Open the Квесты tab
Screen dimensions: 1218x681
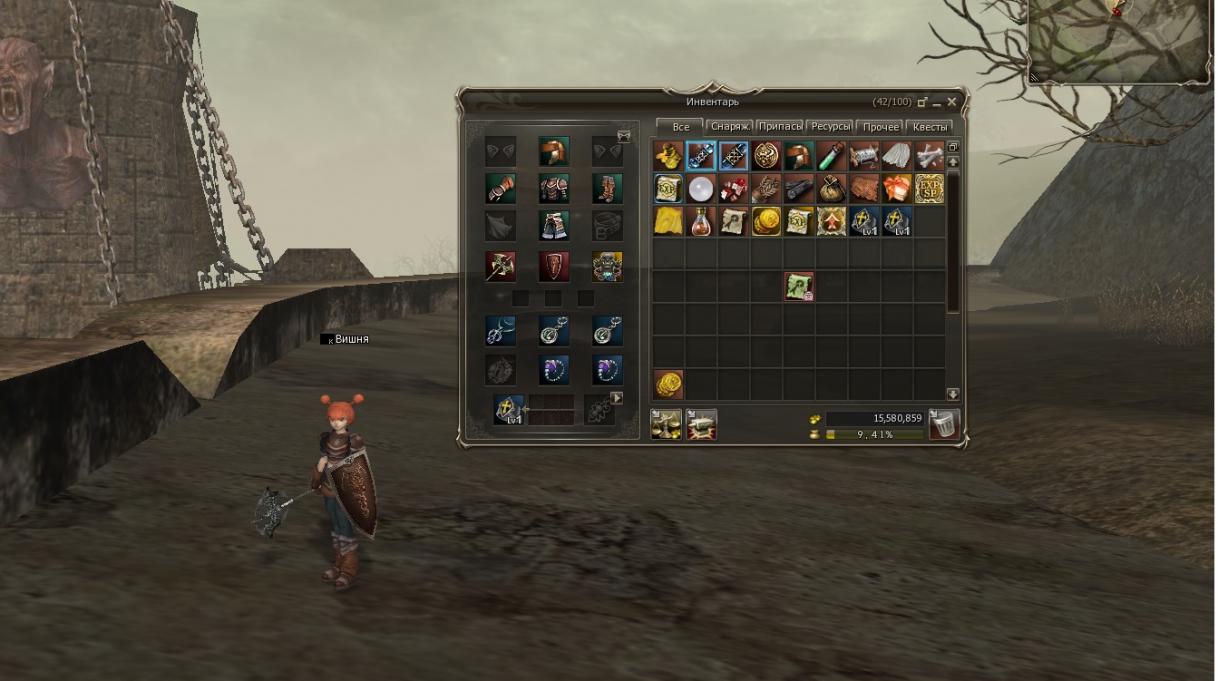(x=929, y=127)
